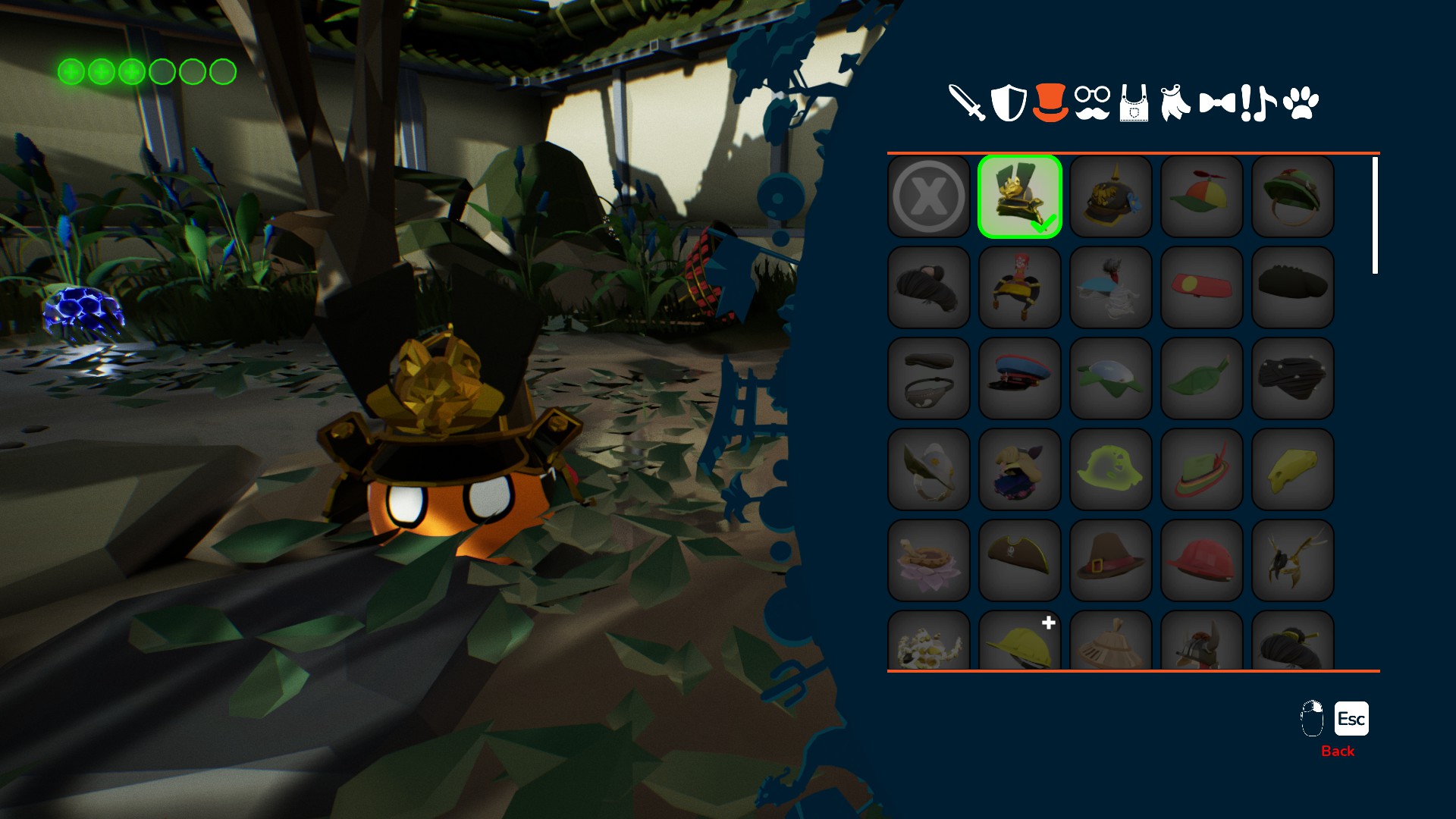Remove hat with the X slot

click(929, 196)
